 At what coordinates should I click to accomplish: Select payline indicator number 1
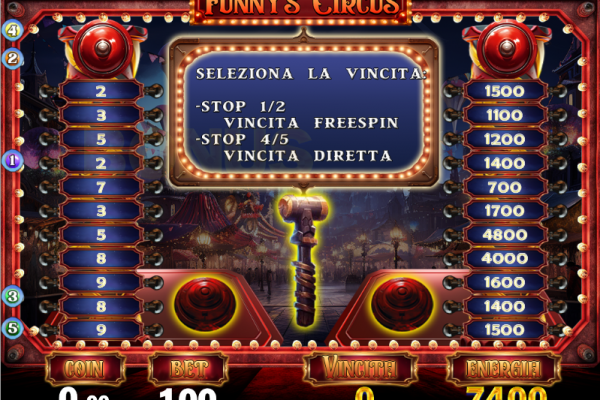tap(13, 160)
